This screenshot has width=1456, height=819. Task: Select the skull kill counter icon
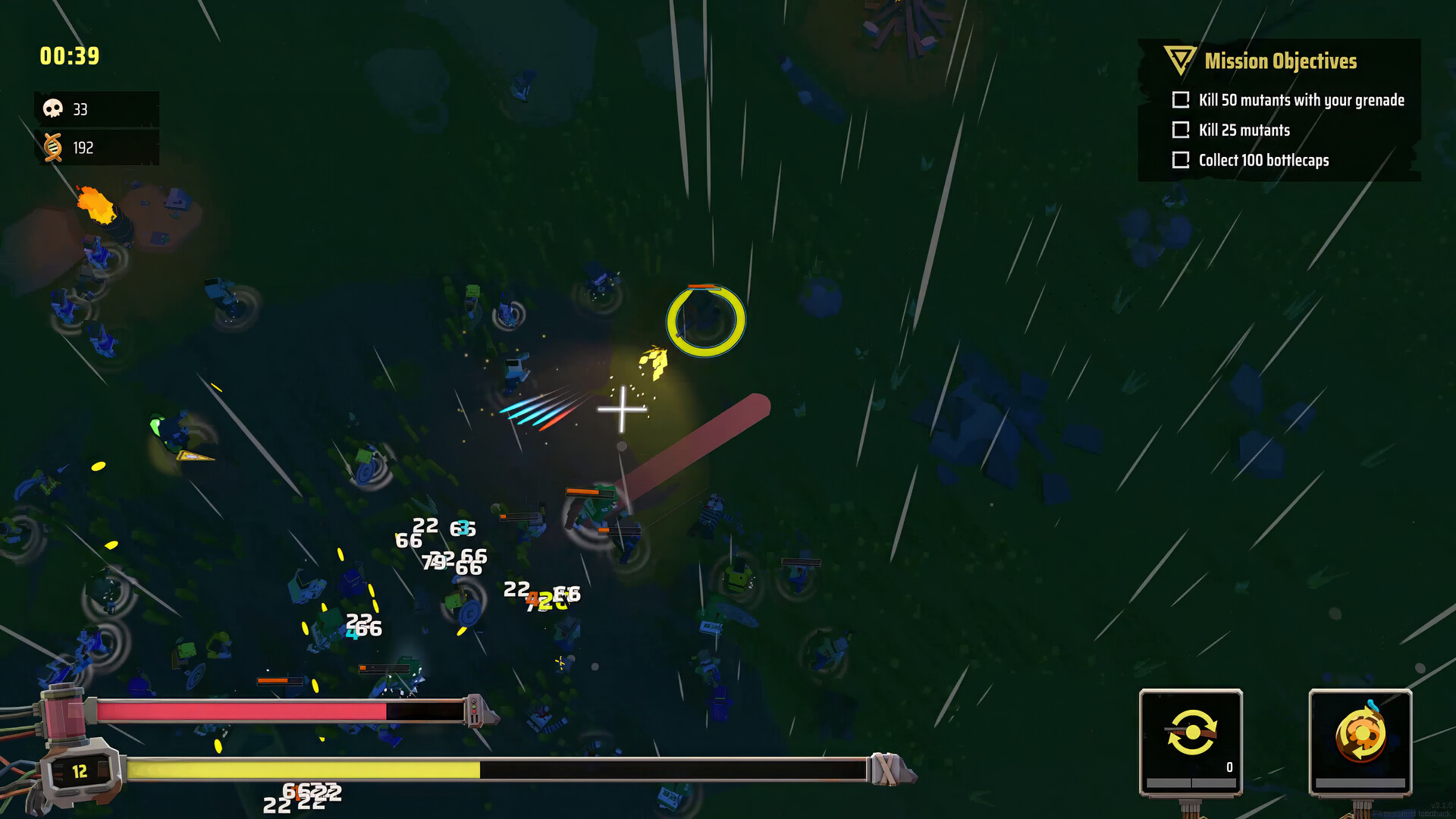52,108
